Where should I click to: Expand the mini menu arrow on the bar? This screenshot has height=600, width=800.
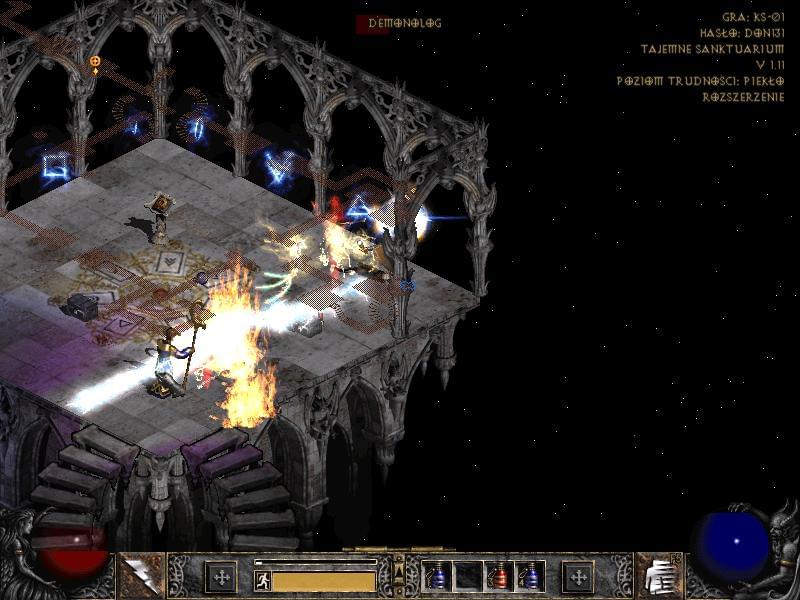click(x=399, y=572)
